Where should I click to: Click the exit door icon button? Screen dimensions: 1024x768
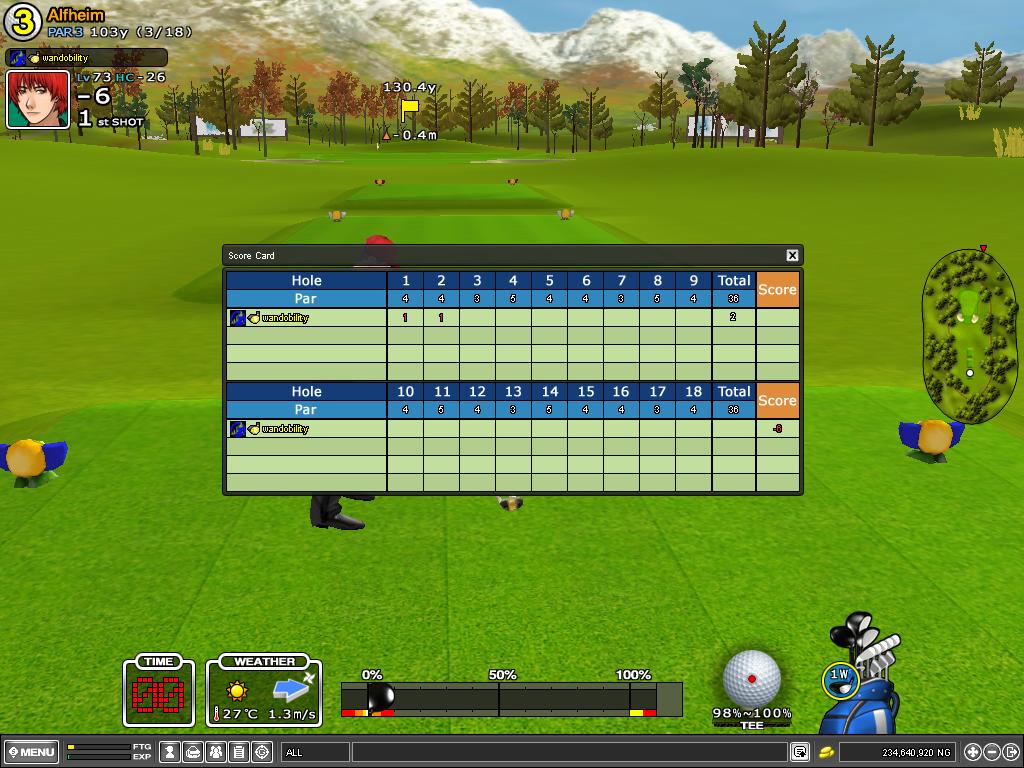1011,752
